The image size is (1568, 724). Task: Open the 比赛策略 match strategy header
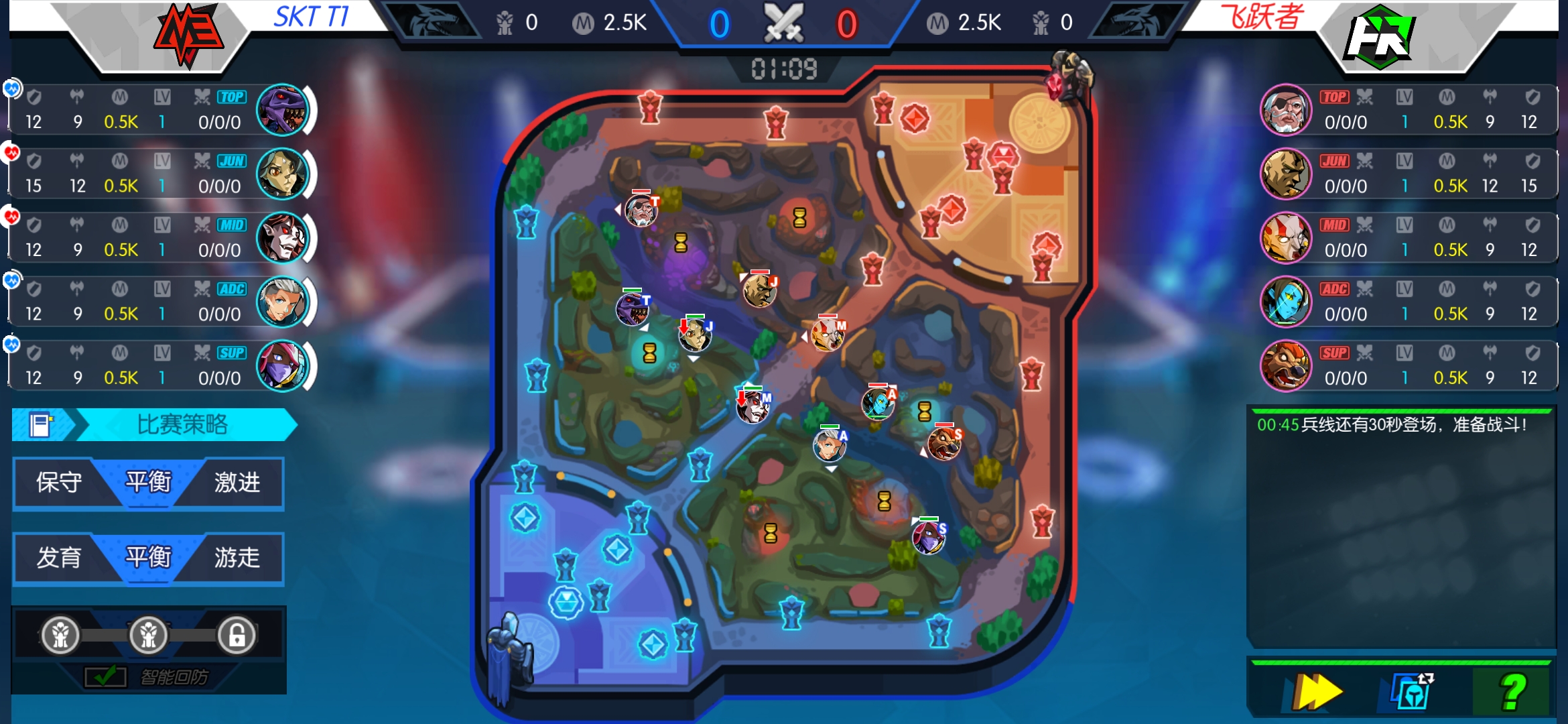[x=182, y=425]
